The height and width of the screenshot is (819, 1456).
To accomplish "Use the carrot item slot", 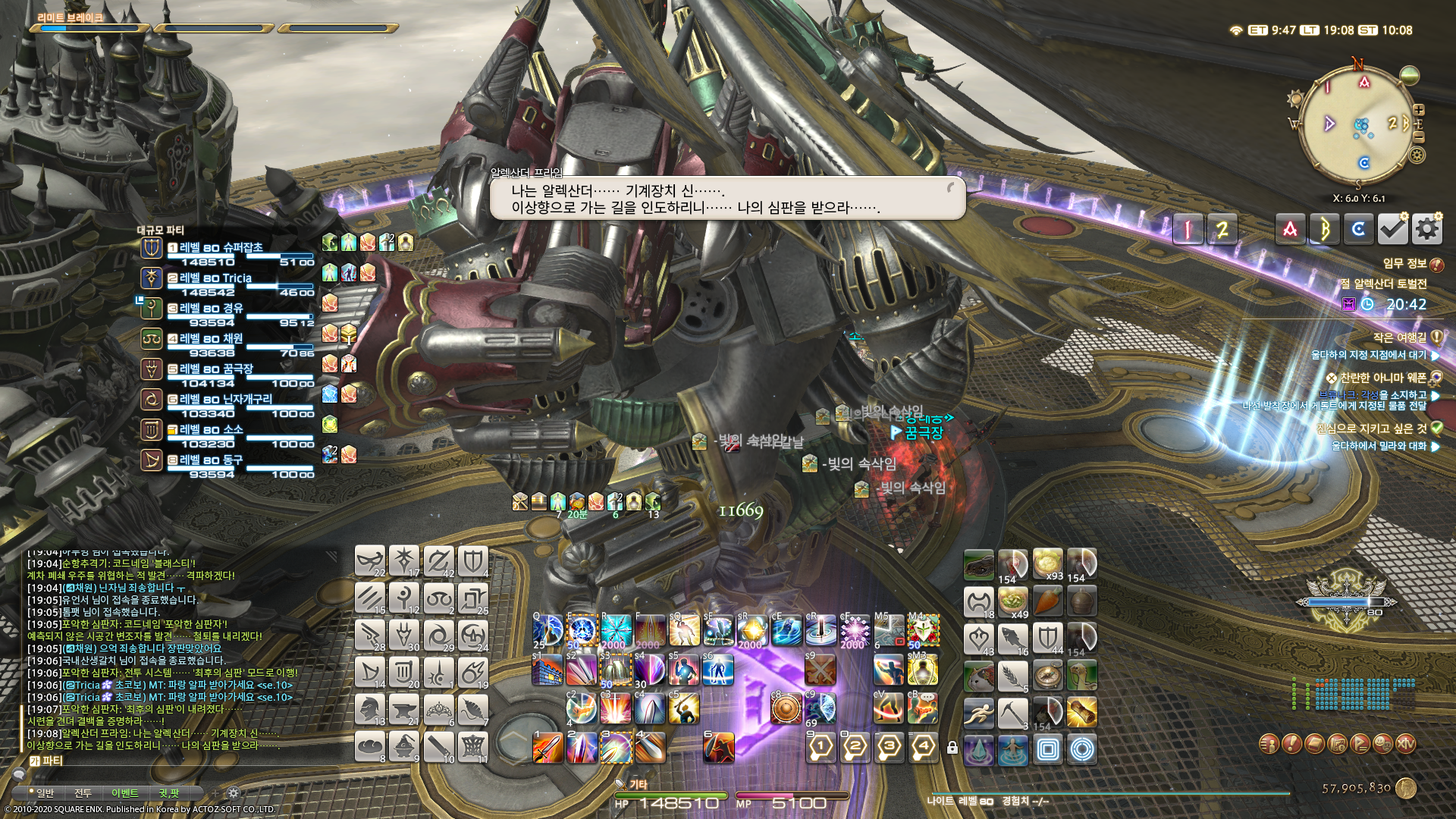I will click(x=1046, y=602).
